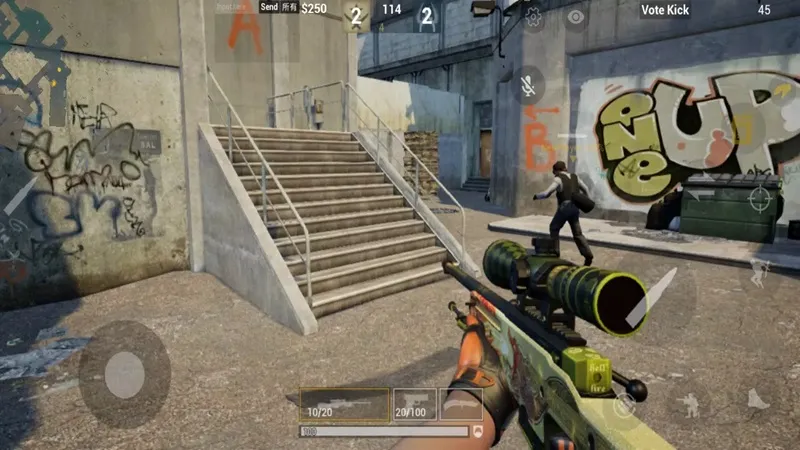Select the sniper rifle weapon slot
The width and height of the screenshot is (800, 450).
click(x=345, y=404)
